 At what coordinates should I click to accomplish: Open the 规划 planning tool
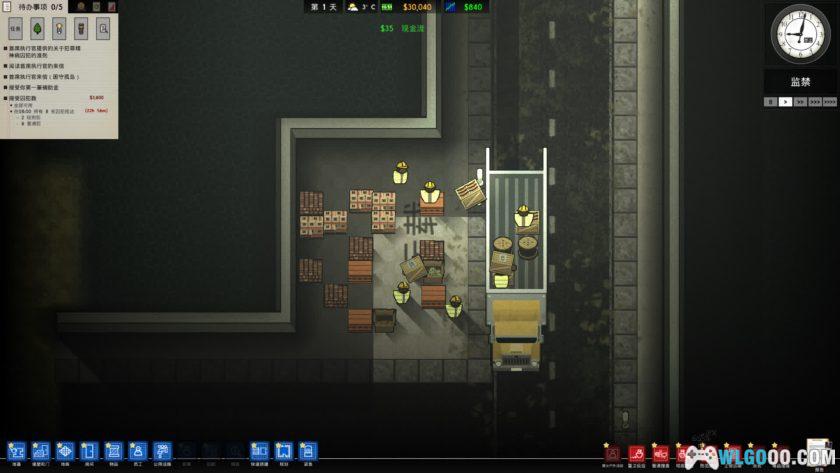(283, 452)
